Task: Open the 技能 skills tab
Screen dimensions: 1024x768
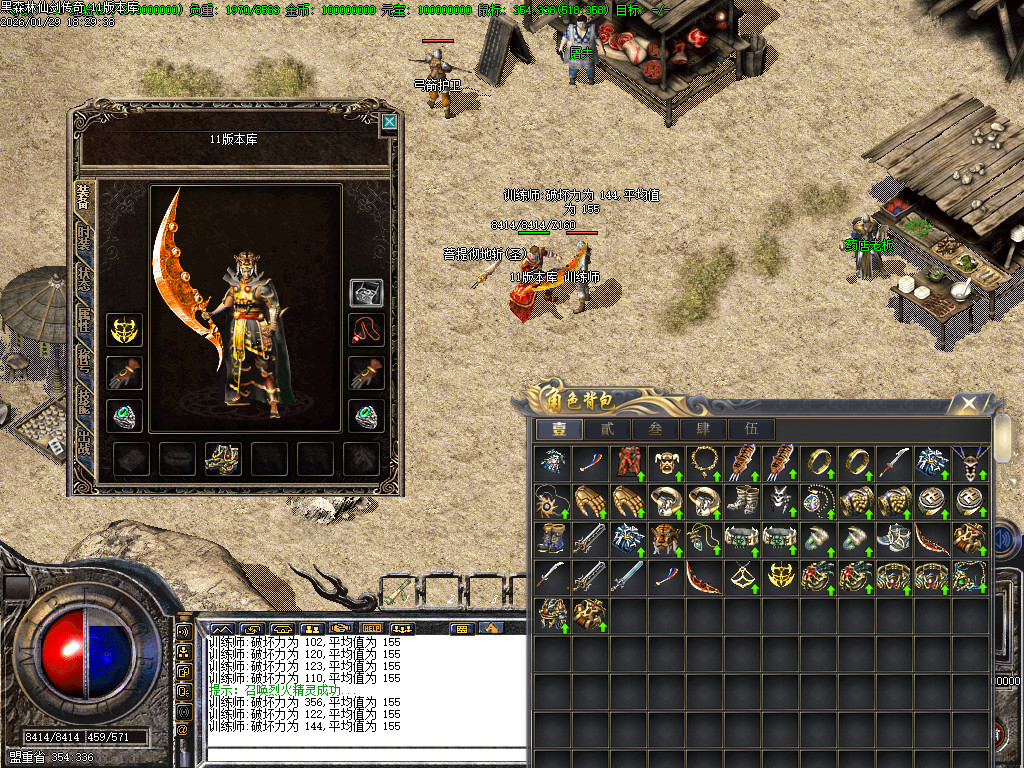Action: click(x=84, y=402)
